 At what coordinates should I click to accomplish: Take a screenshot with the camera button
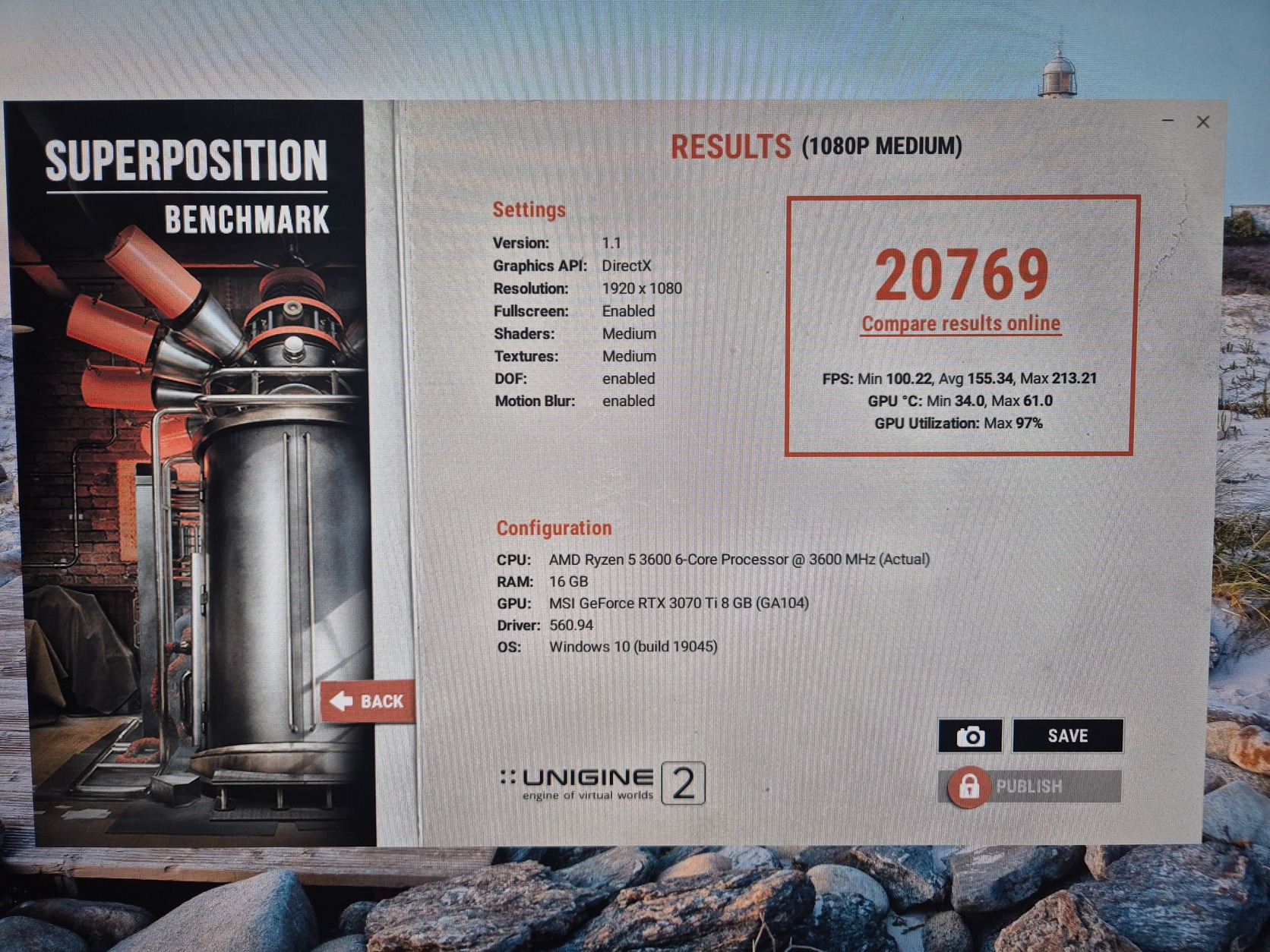(970, 736)
